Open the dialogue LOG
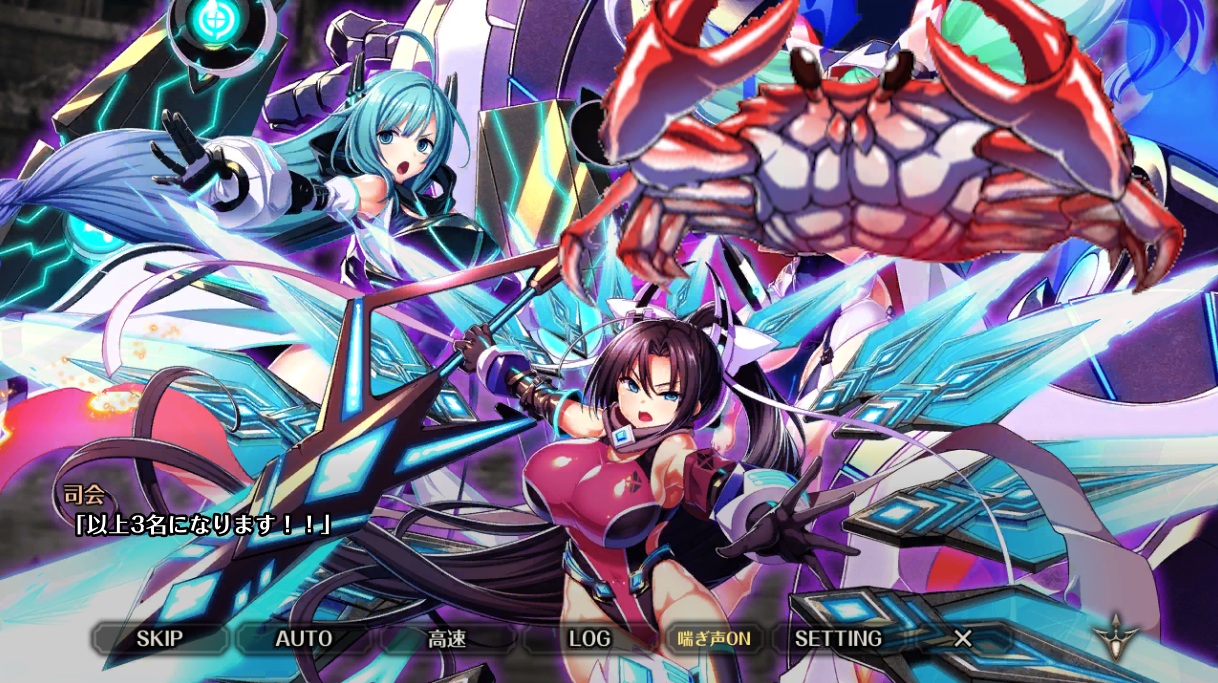Image resolution: width=1218 pixels, height=683 pixels. coord(589,638)
